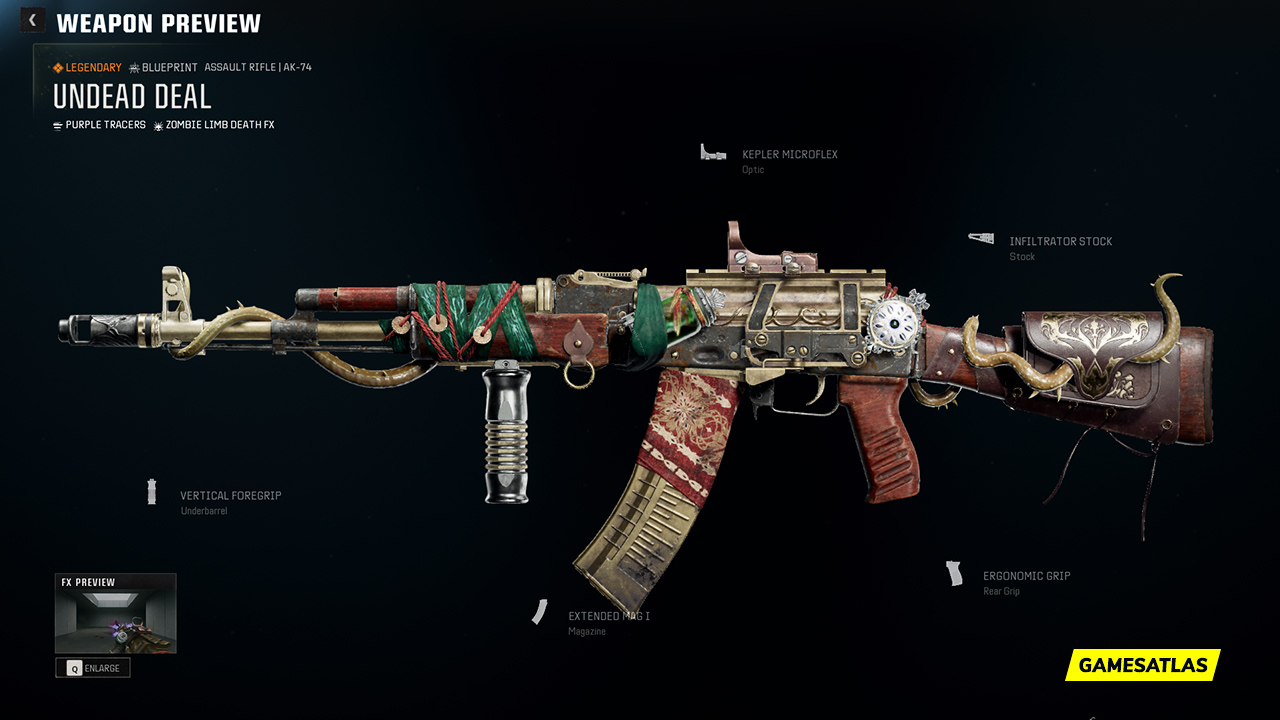Pick the Extended Mag I magazine

(608, 617)
